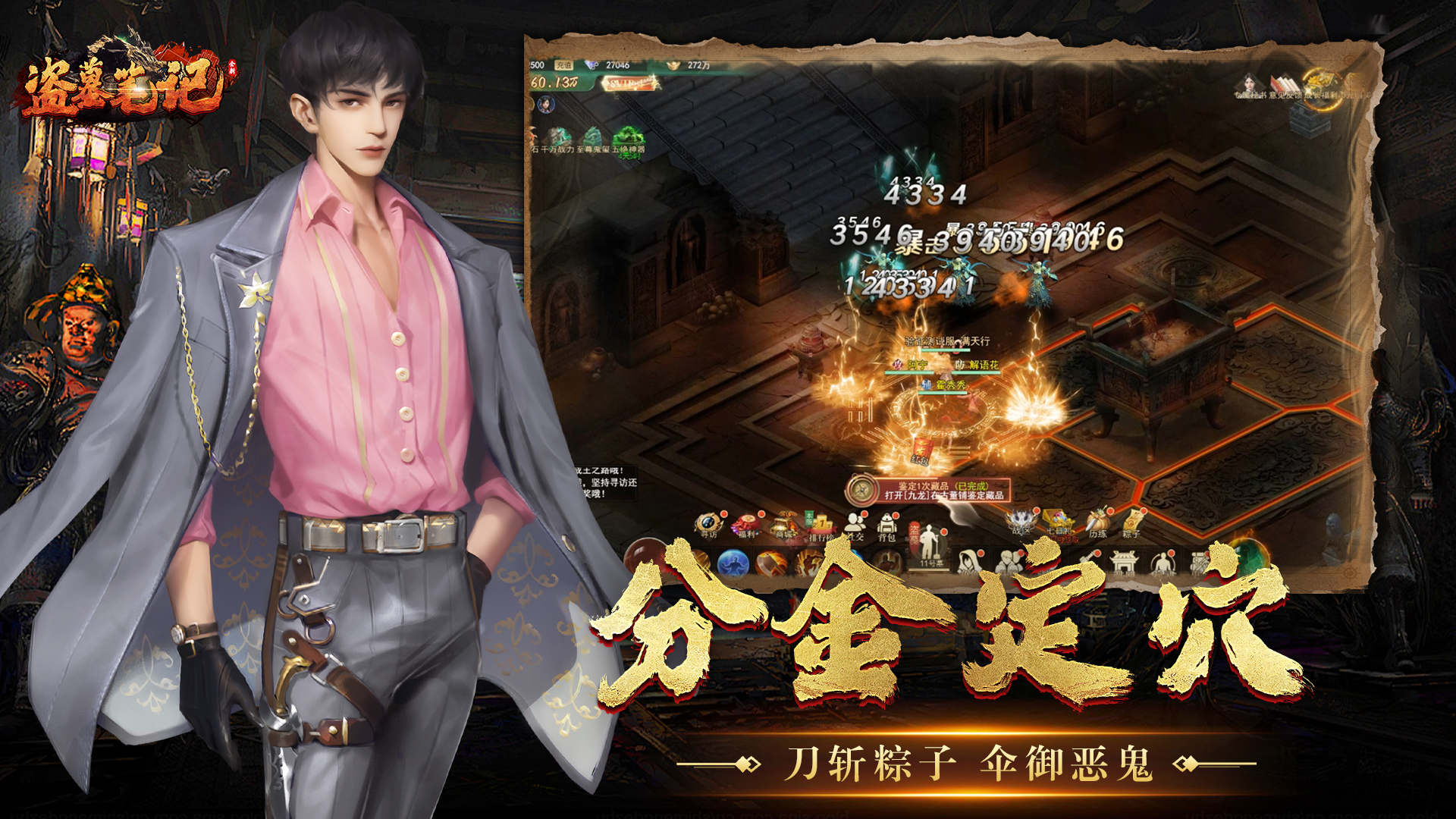This screenshot has height=819, width=1456.
Task: Open the 商城 (Shop) treasure chest icon
Action: tap(784, 522)
